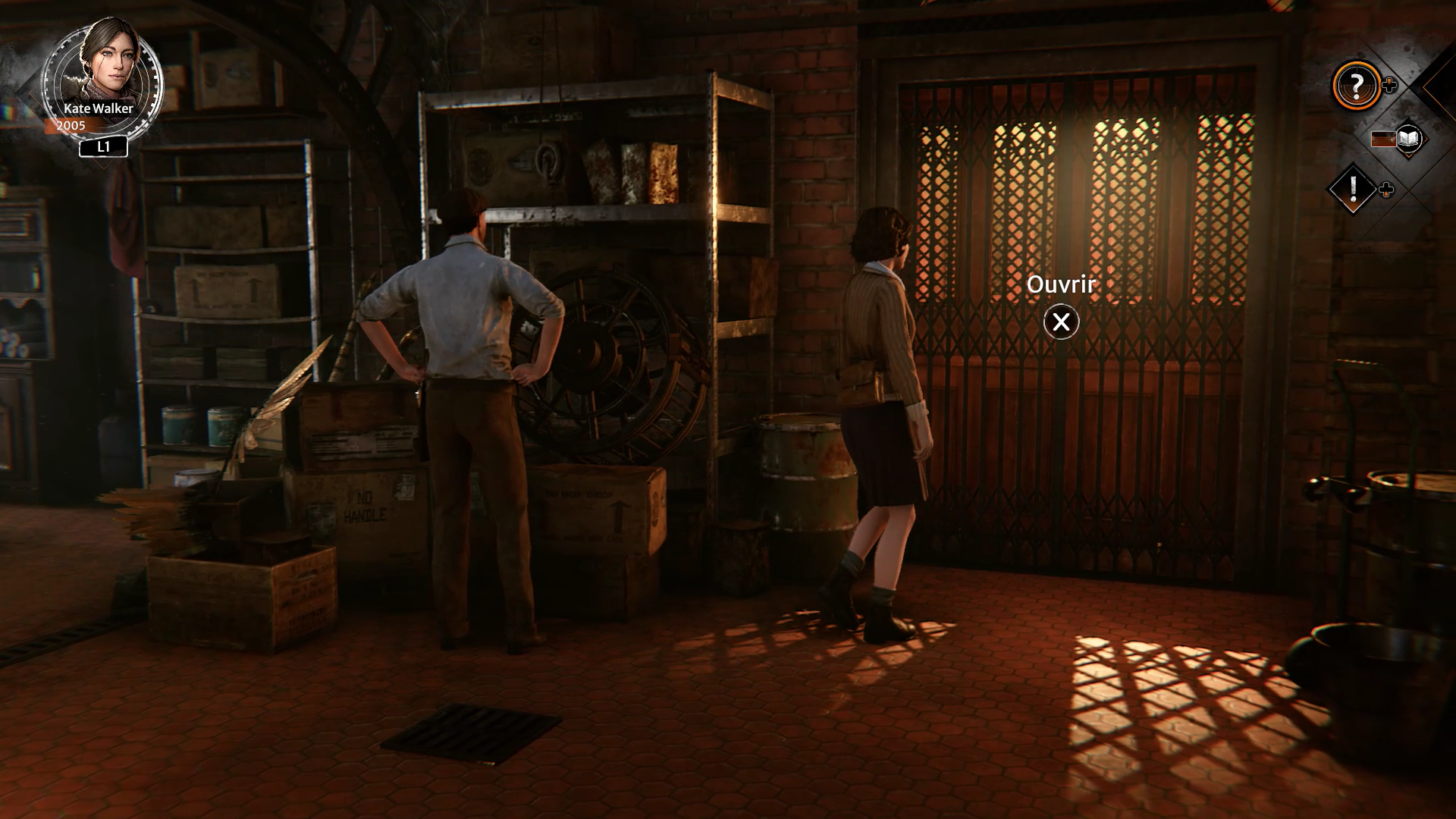Open the question mark hint icon
The width and height of the screenshot is (1456, 819).
(1357, 85)
